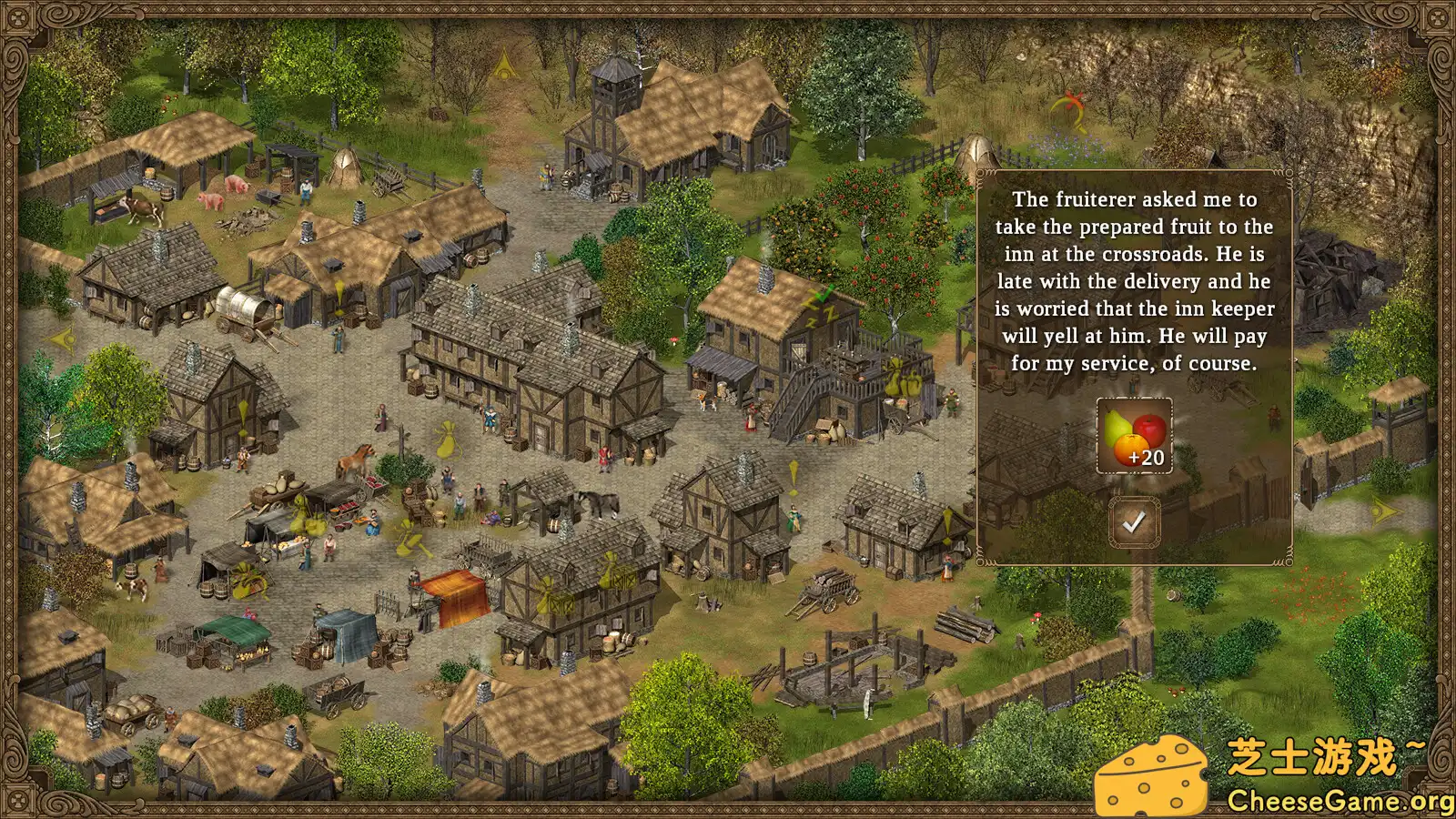Click the yellow exclamation above the green-clad villager
Viewport: 1456px width, 819px height.
[792, 473]
